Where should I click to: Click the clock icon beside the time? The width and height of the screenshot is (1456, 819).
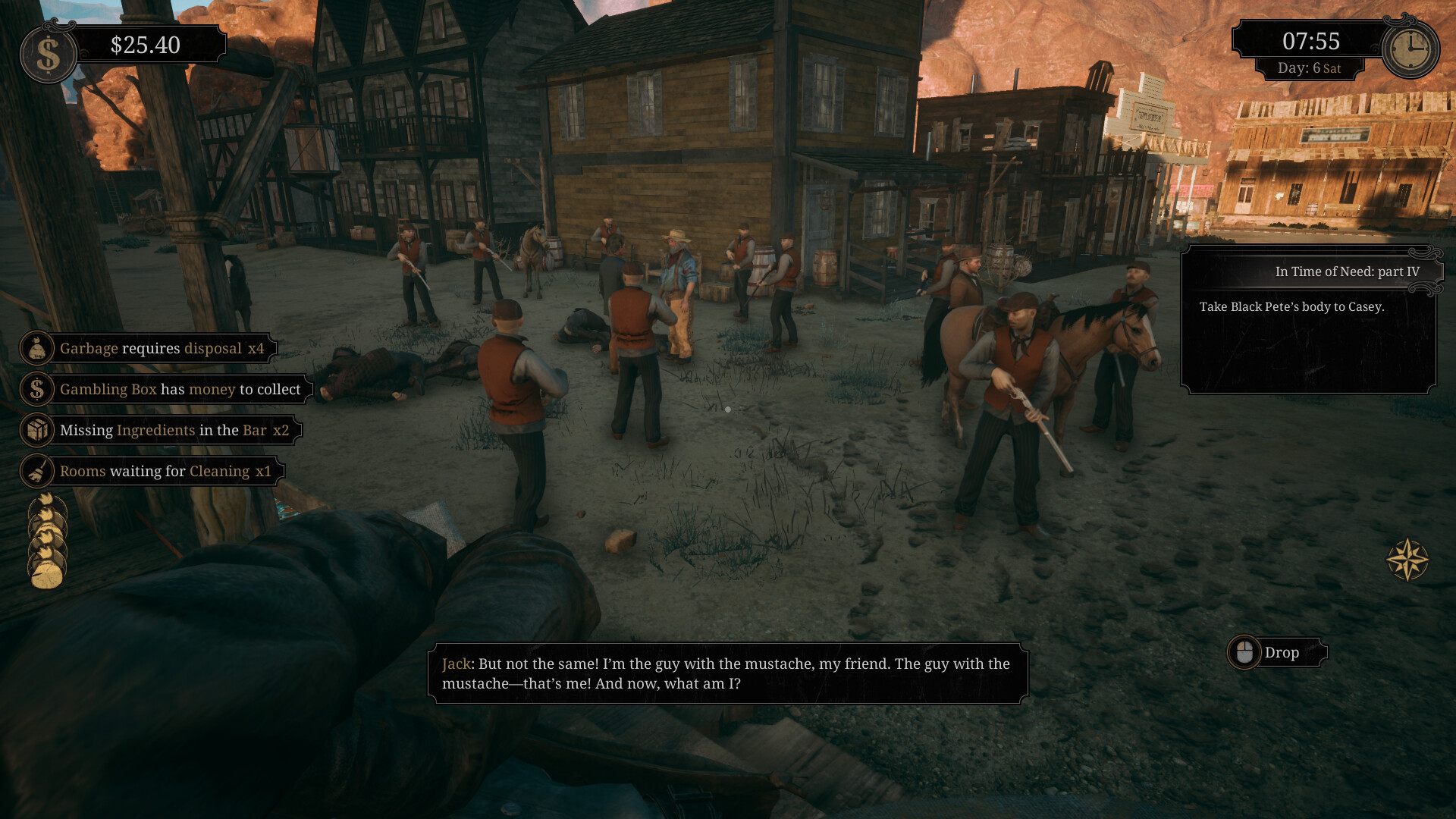[x=1410, y=50]
